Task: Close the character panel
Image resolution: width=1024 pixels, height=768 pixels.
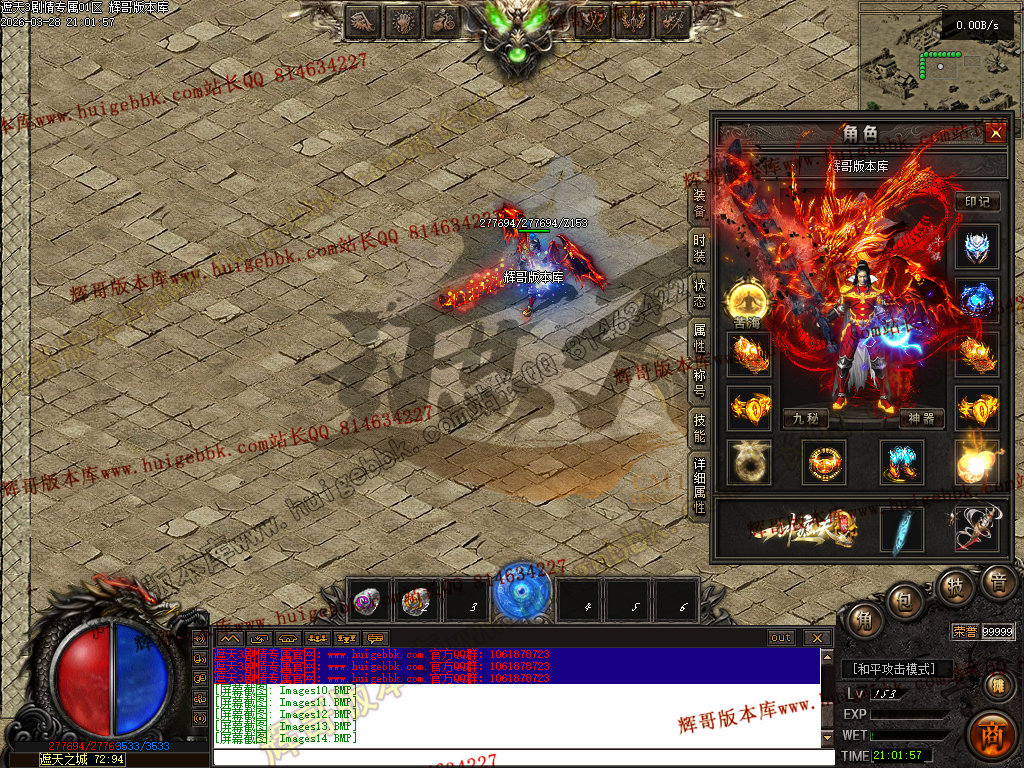Action: click(995, 133)
